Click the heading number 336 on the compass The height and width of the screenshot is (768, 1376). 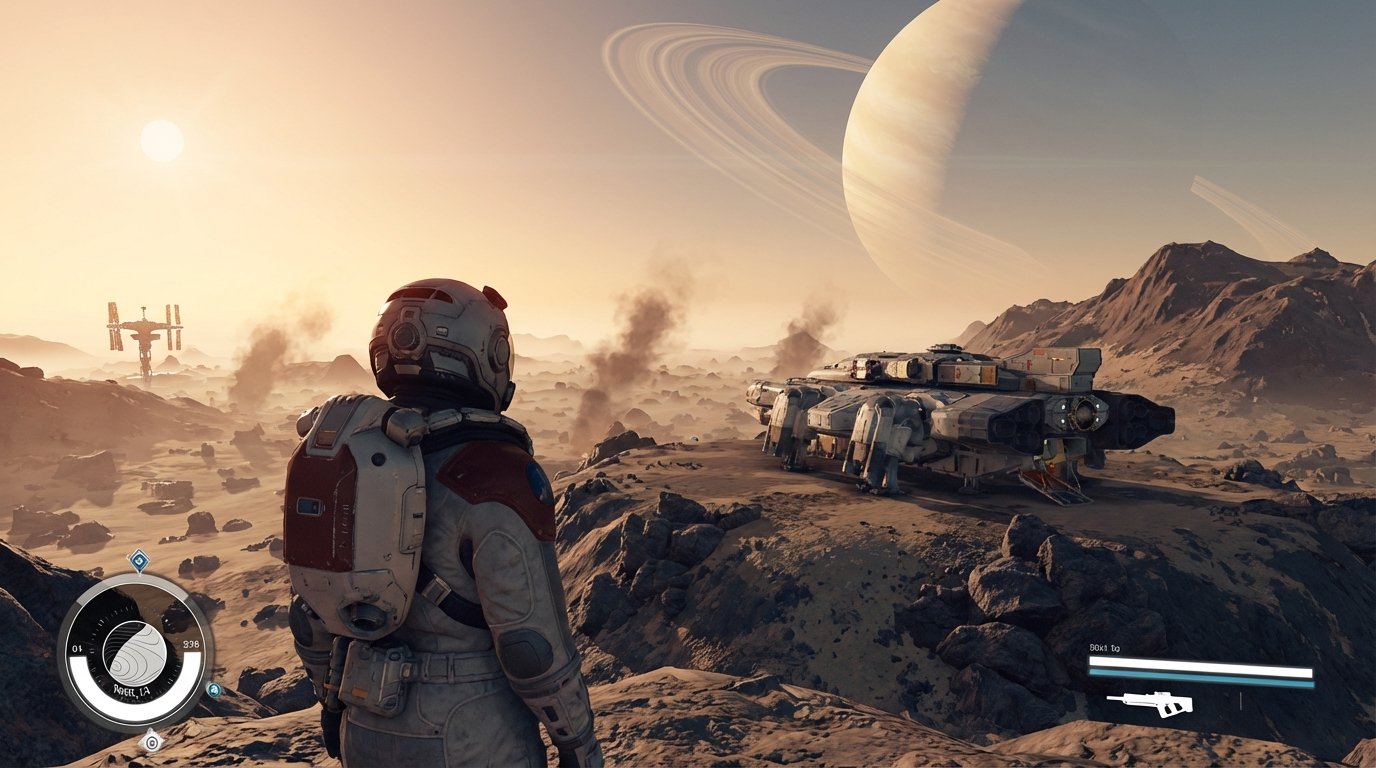click(x=190, y=644)
